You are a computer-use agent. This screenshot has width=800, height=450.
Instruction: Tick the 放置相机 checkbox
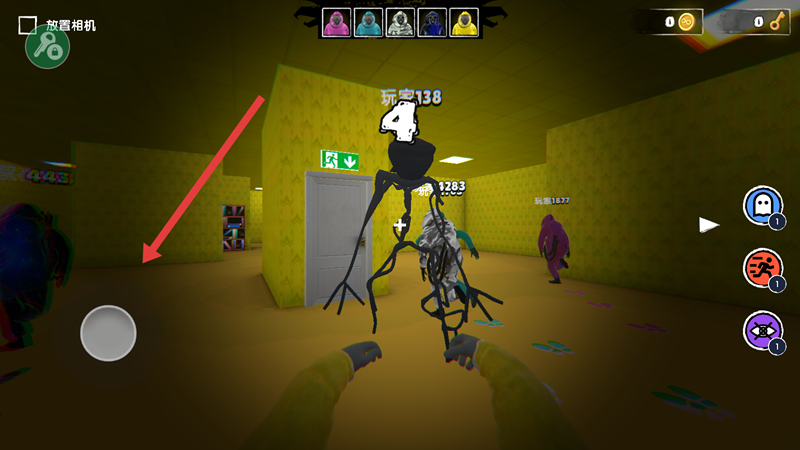28,25
